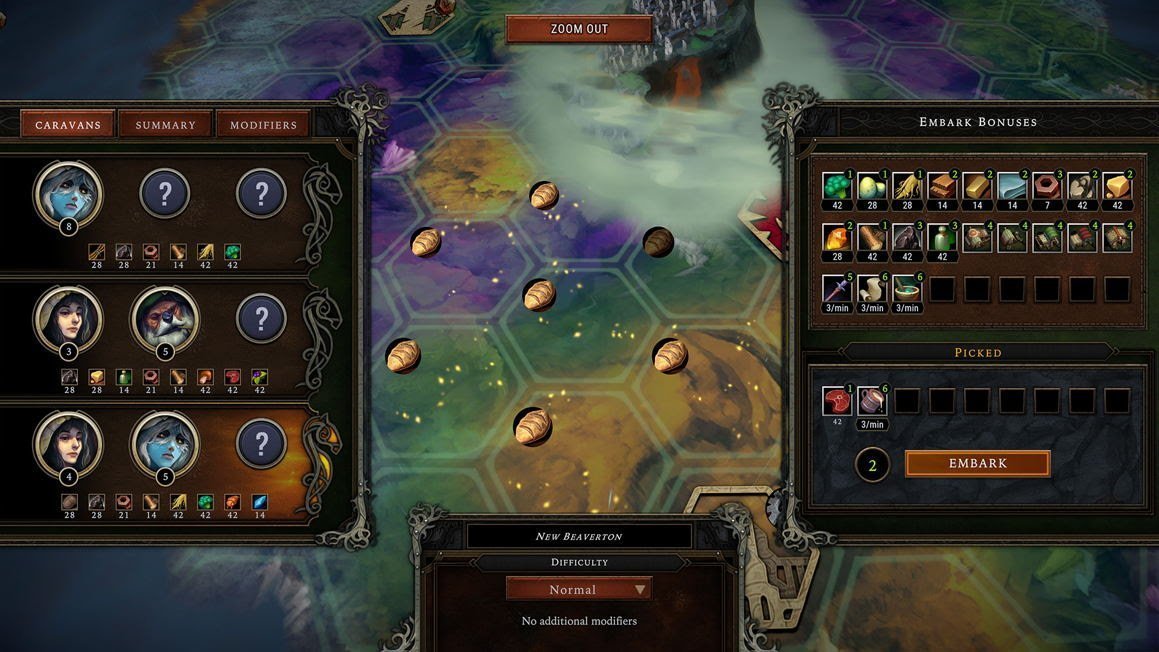Image resolution: width=1159 pixels, height=652 pixels.
Task: Click the Embark button
Action: (977, 463)
